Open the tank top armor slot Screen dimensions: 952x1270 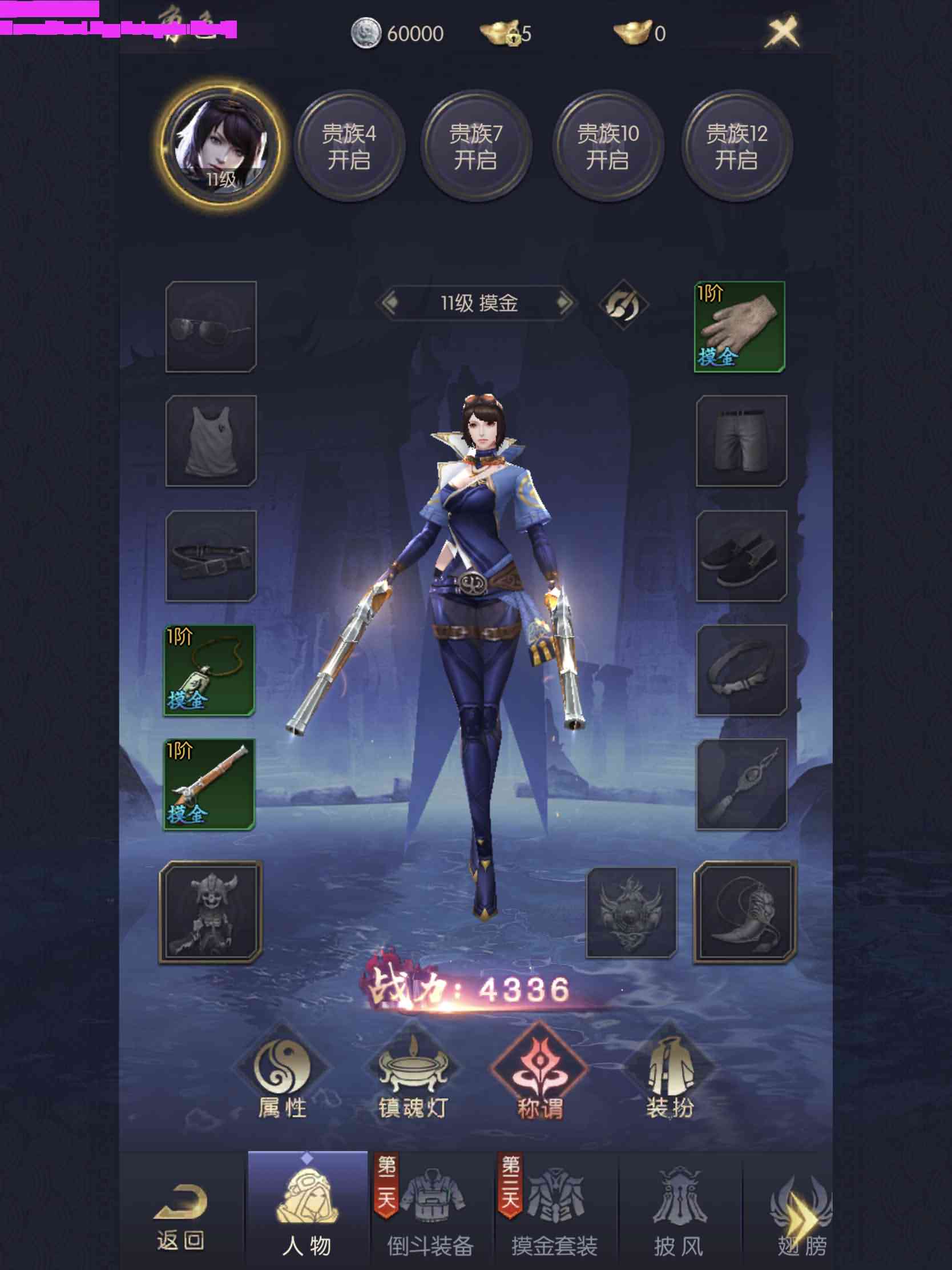coord(211,441)
